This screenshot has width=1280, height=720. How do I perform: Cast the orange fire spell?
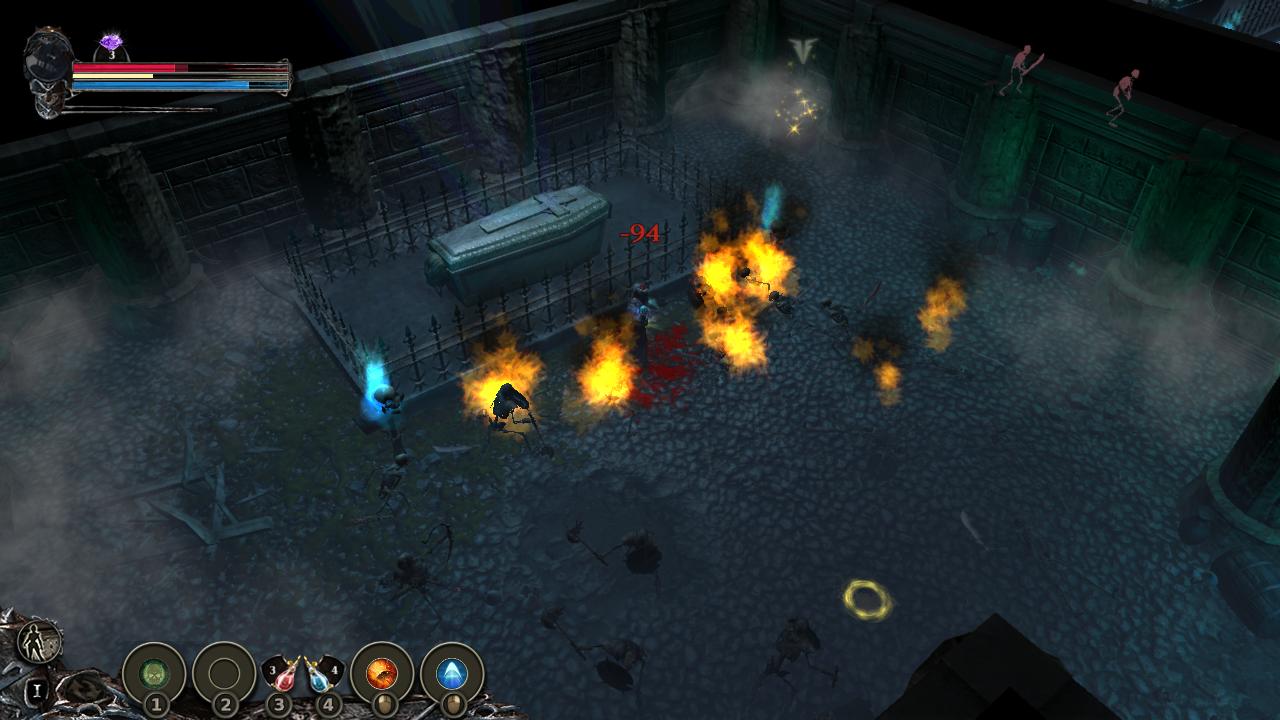(x=381, y=673)
